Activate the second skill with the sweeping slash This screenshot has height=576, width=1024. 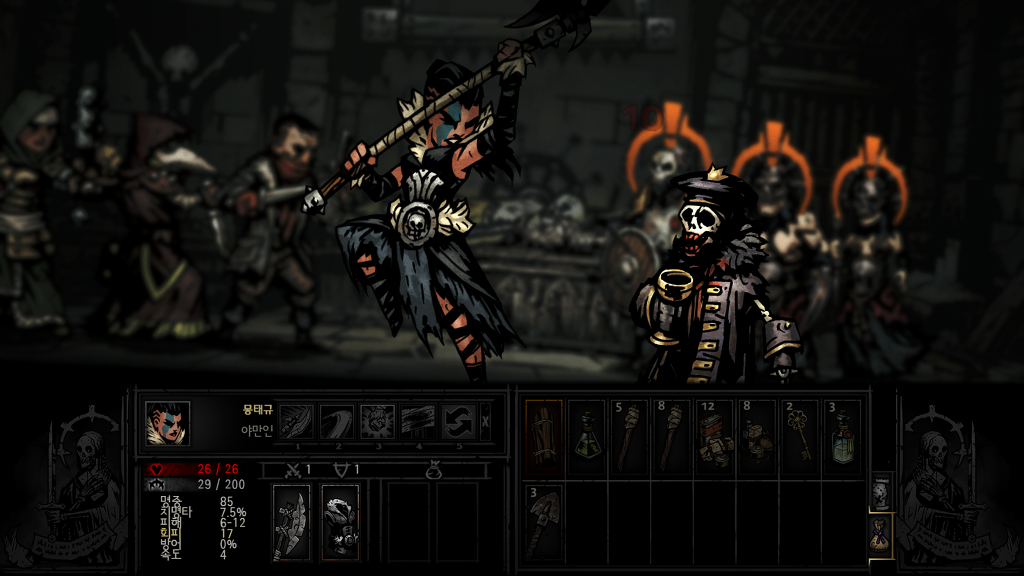[336, 421]
